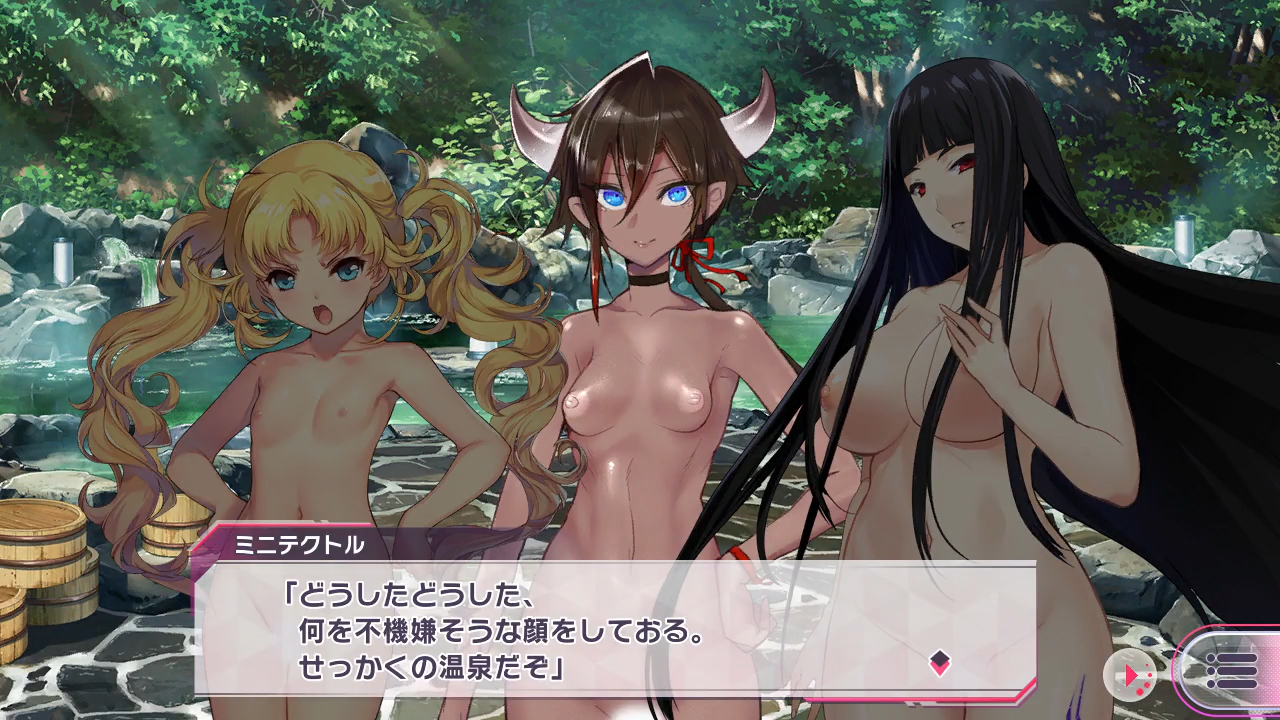Click the diamond continue indicator
The image size is (1280, 720).
click(x=939, y=662)
